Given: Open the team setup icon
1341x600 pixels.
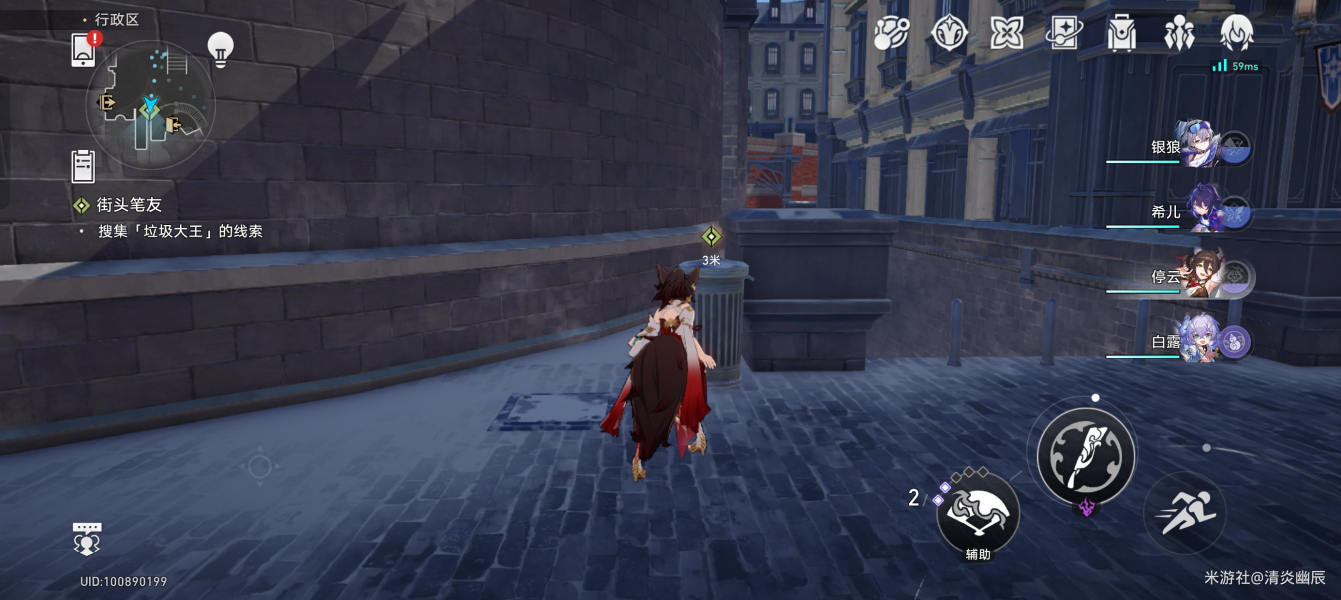Looking at the screenshot, I should click(1180, 33).
